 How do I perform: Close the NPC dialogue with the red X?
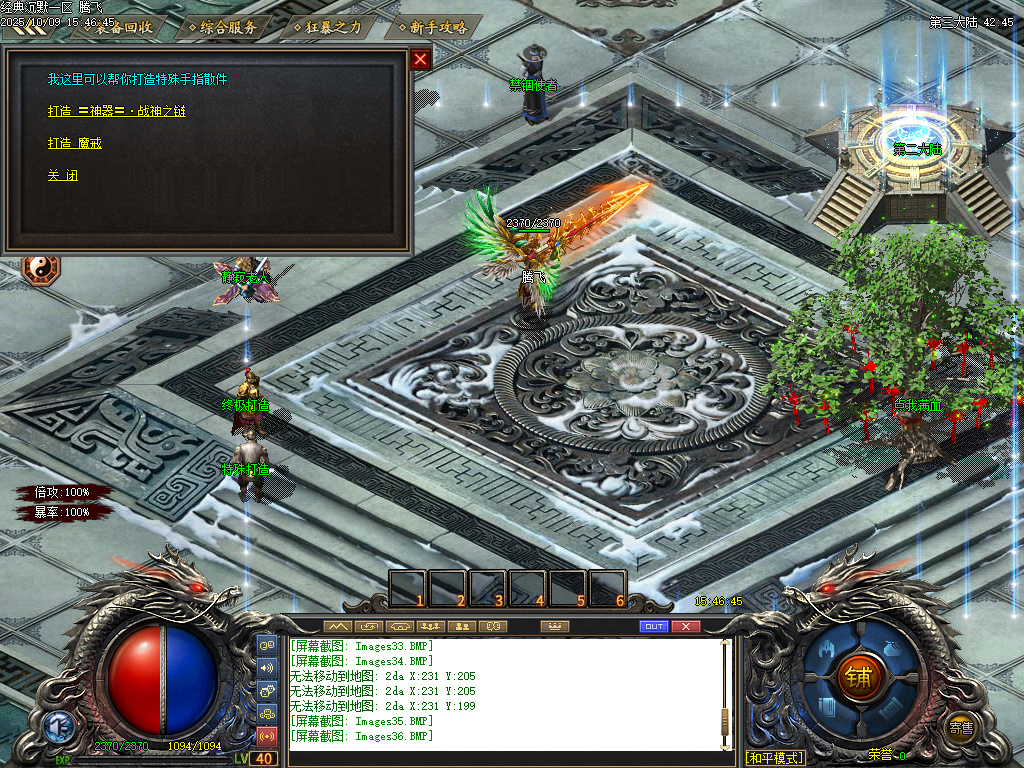(x=421, y=59)
